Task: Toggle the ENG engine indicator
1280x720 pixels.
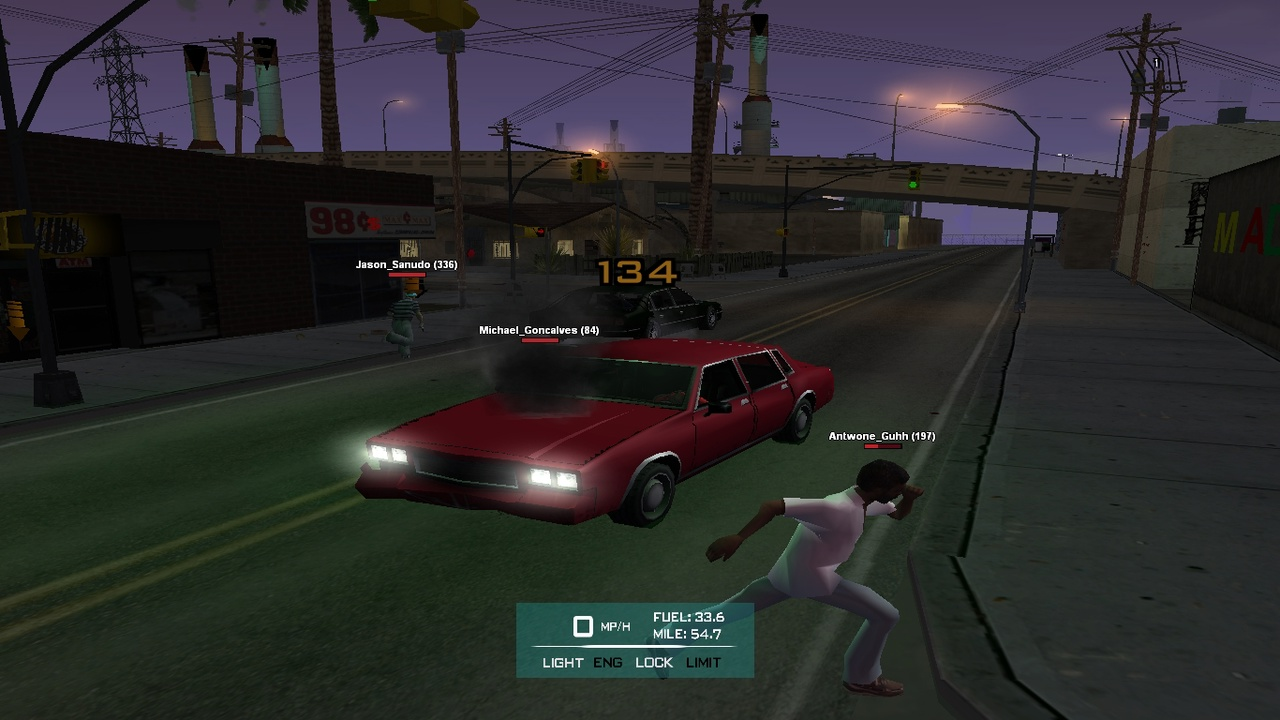Action: pyautogui.click(x=608, y=662)
